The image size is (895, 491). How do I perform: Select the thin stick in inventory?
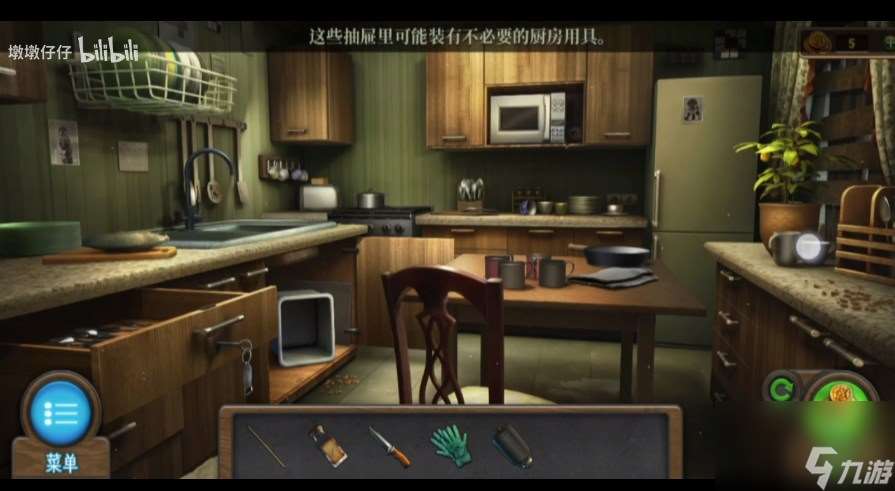coord(266,446)
